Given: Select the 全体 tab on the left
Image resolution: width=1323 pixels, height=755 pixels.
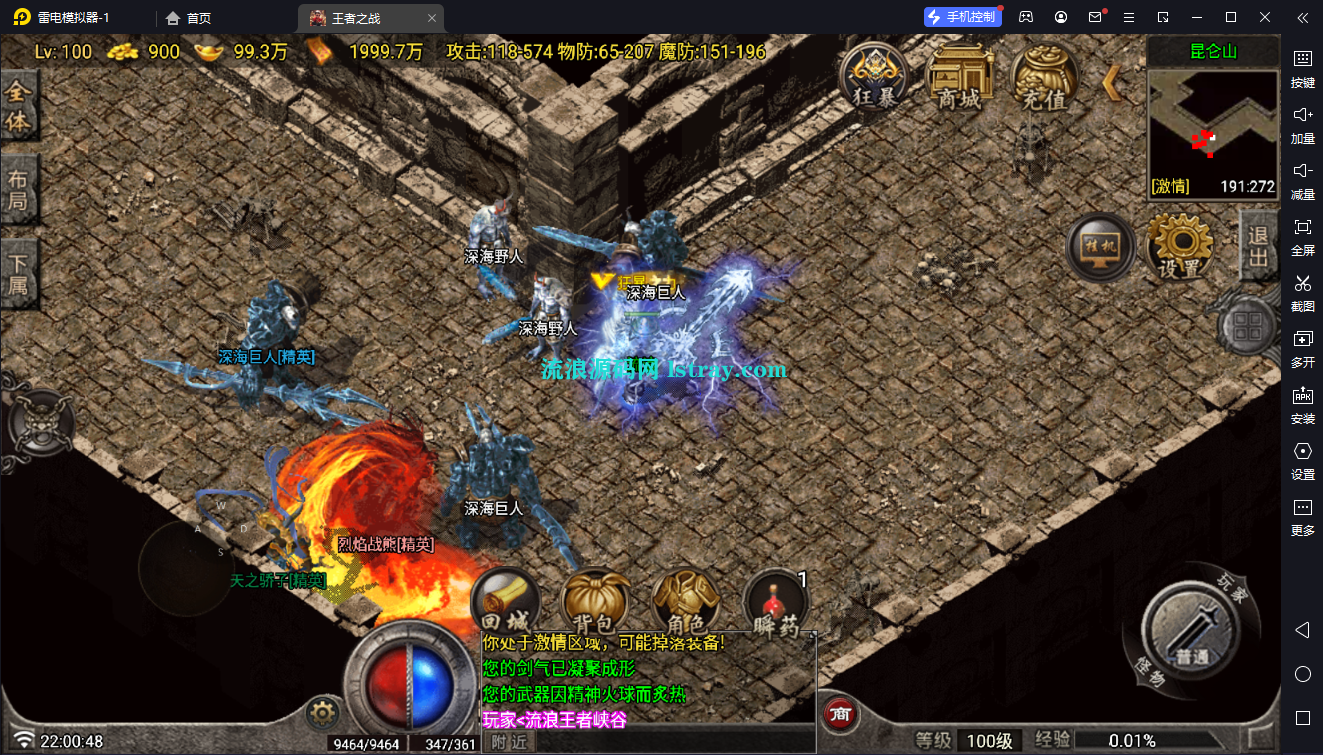Looking at the screenshot, I should (19, 106).
